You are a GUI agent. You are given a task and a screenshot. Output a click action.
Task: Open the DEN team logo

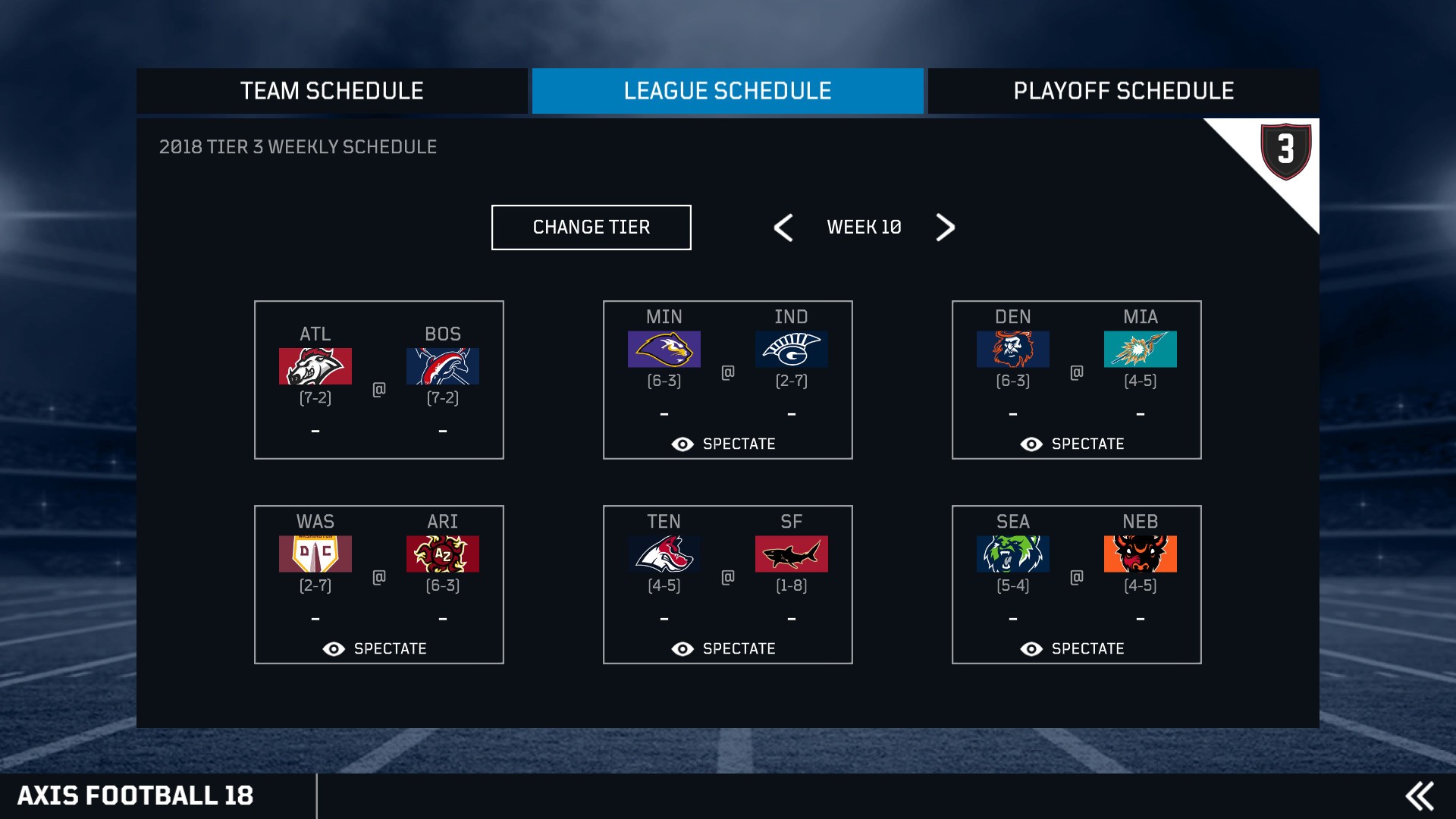[1012, 350]
